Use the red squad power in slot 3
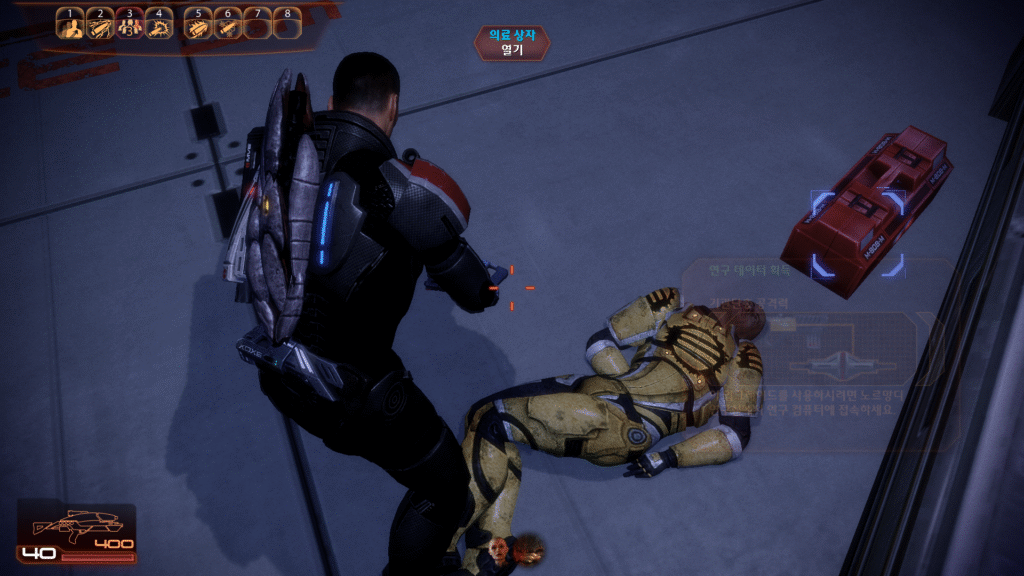The image size is (1024, 576). point(129,26)
